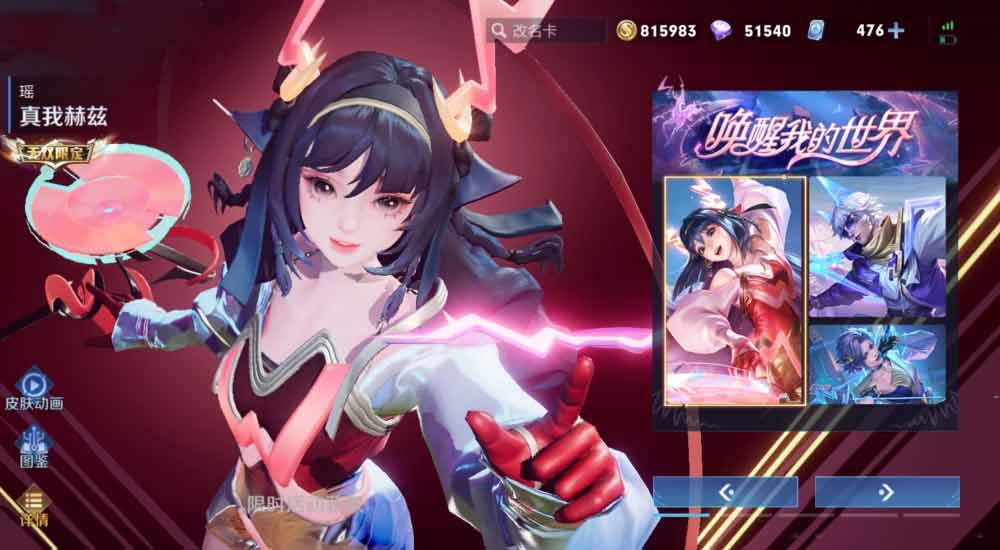Screen dimensions: 1000x550
Task: Select the red-dress girl skin thumbnail
Action: pyautogui.click(x=734, y=290)
